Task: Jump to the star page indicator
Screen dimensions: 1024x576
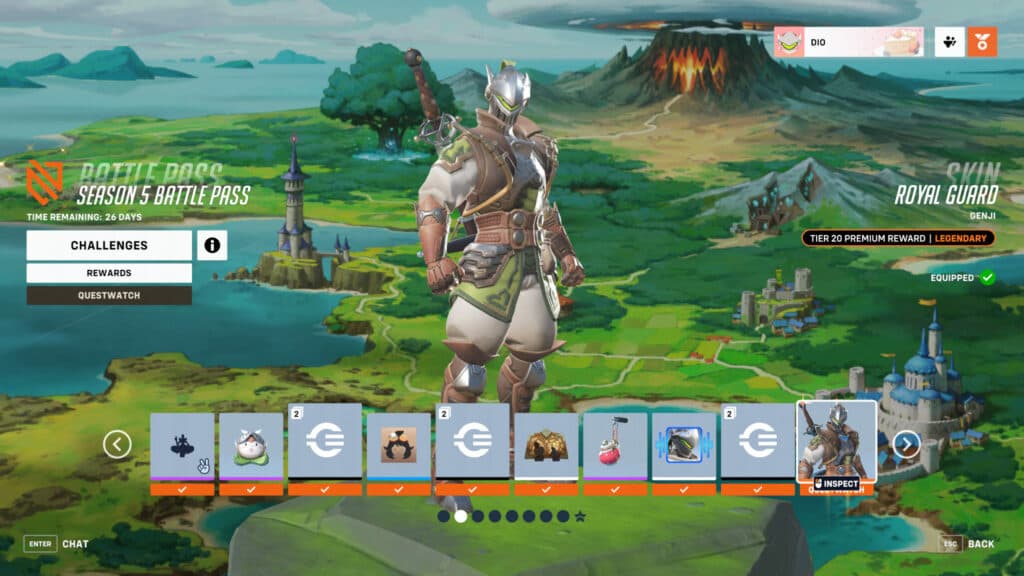Action: [580, 516]
